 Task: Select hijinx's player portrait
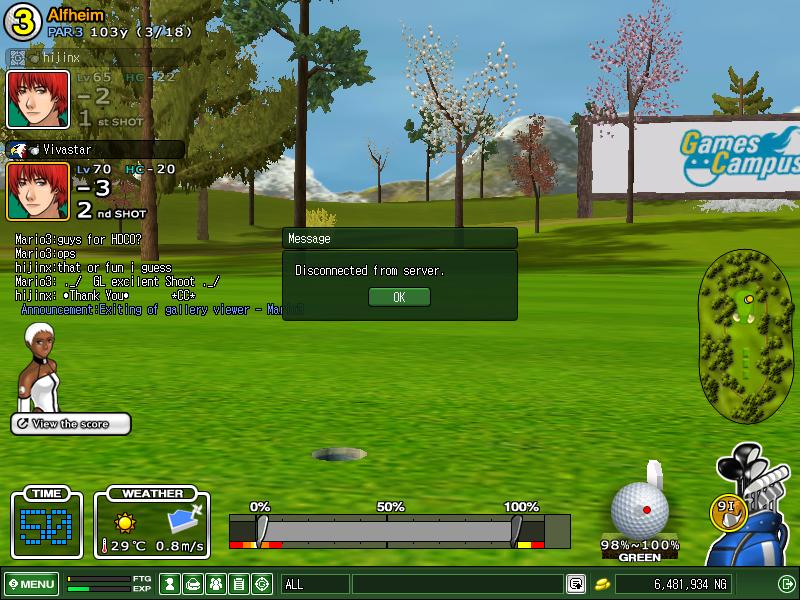[x=38, y=99]
